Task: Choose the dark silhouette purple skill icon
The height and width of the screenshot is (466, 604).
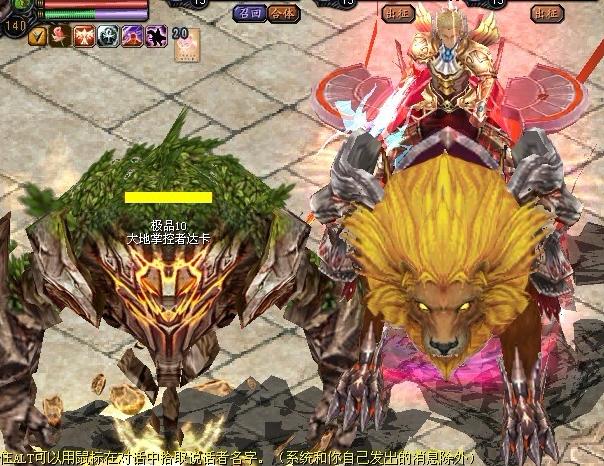Action: (x=155, y=37)
